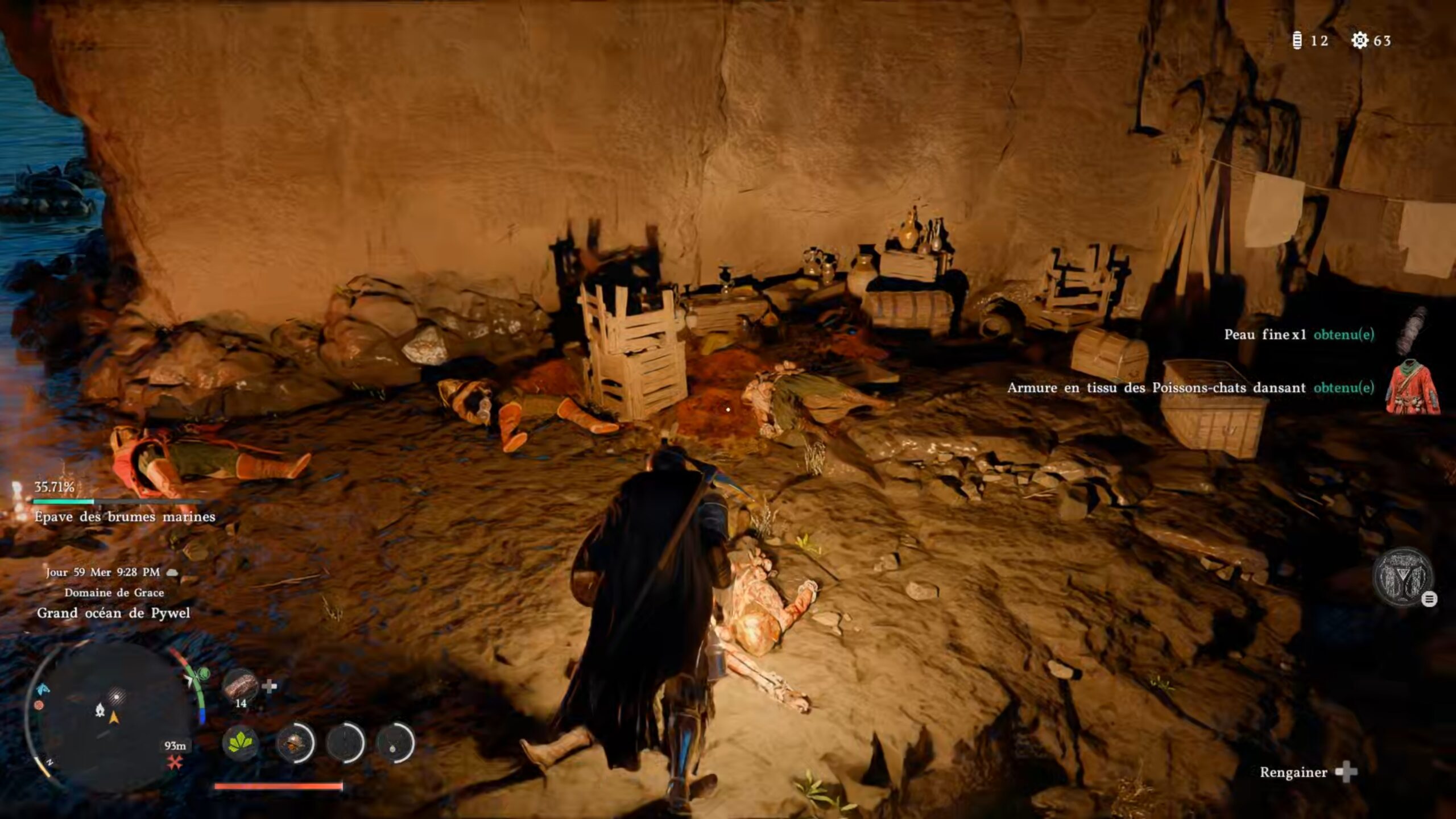
Task: Select the Peau fine loot notification icon
Action: pos(1412,332)
